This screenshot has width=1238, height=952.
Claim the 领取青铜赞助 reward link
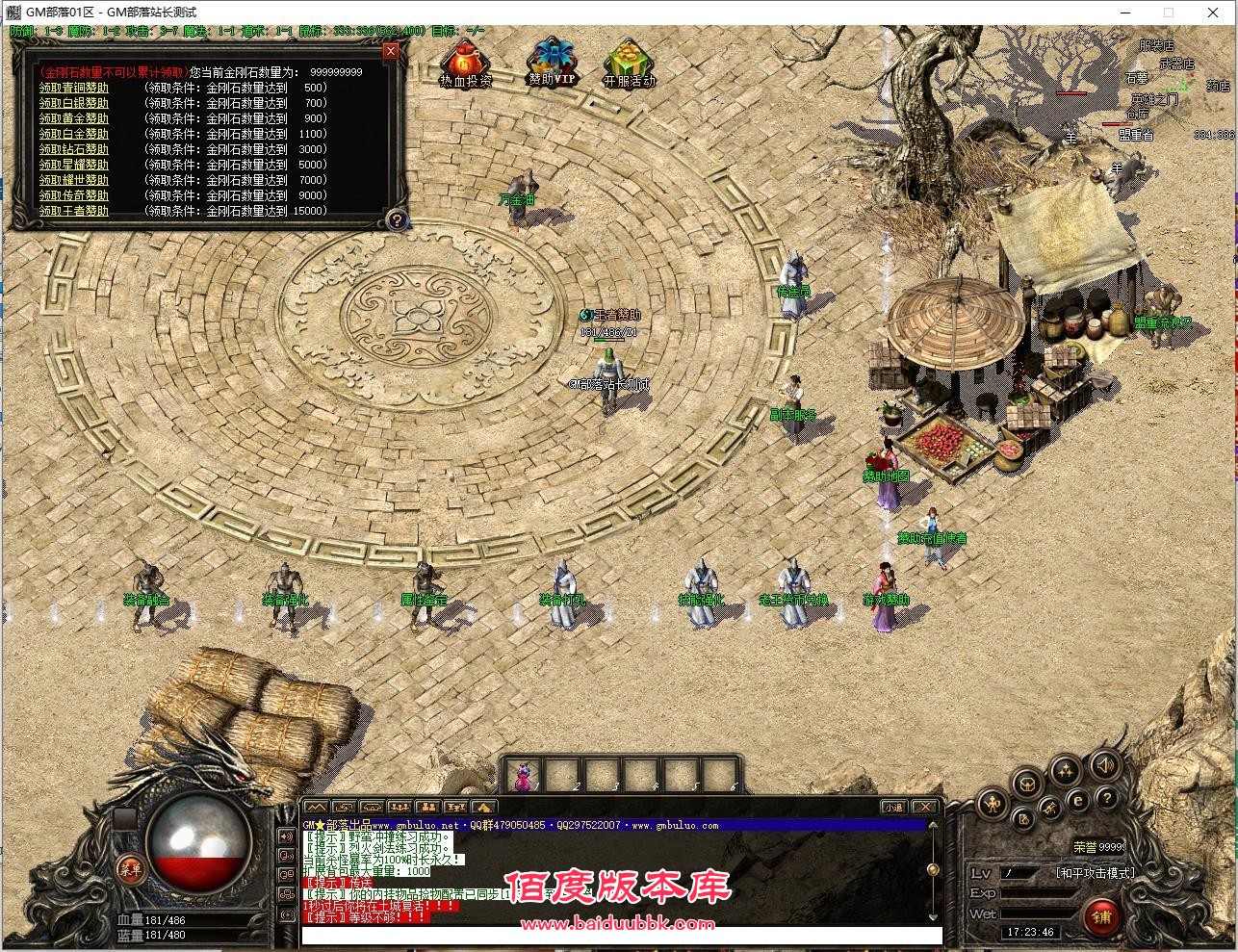pyautogui.click(x=74, y=88)
